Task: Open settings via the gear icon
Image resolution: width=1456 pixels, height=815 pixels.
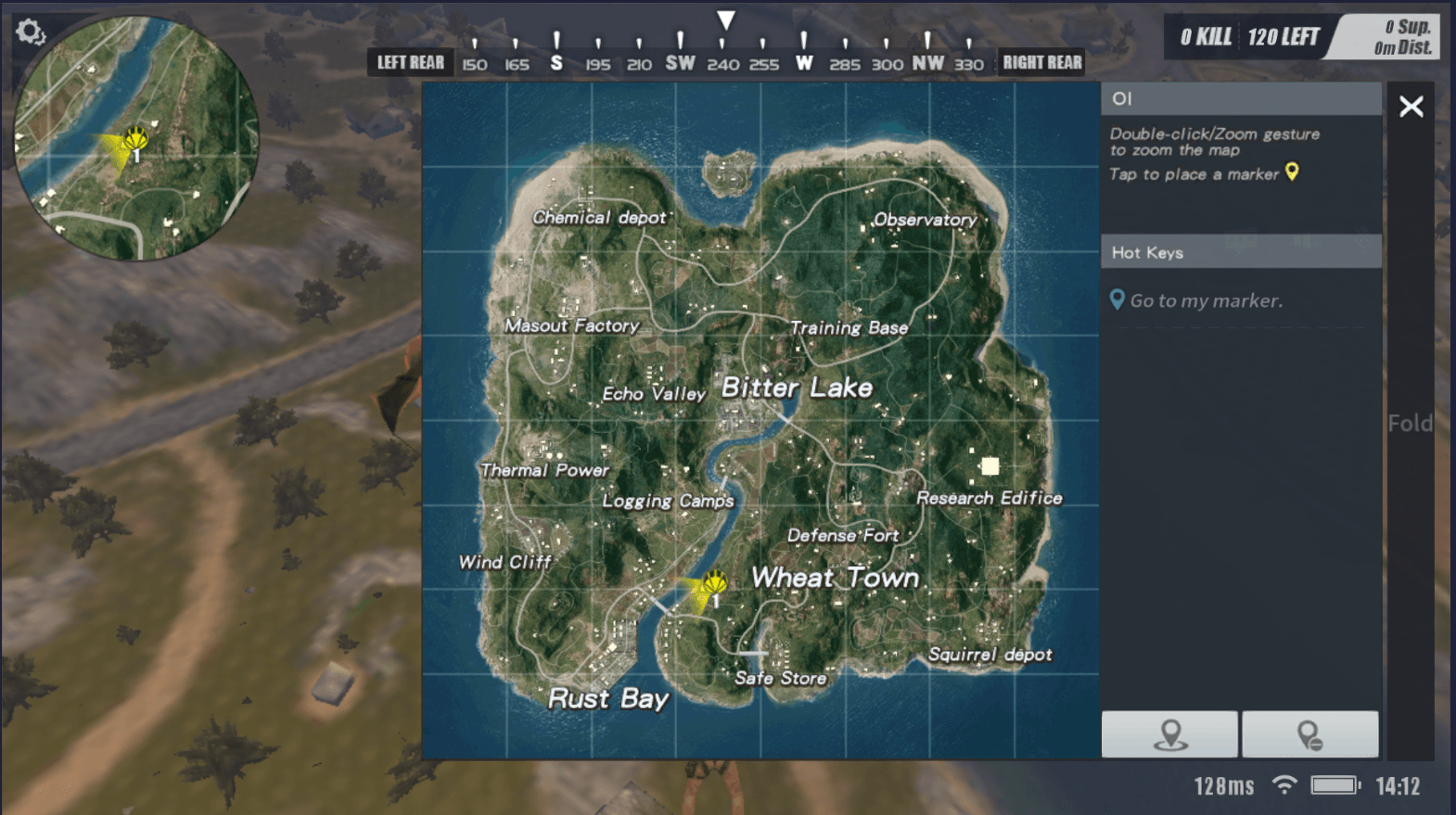Action: (30, 32)
